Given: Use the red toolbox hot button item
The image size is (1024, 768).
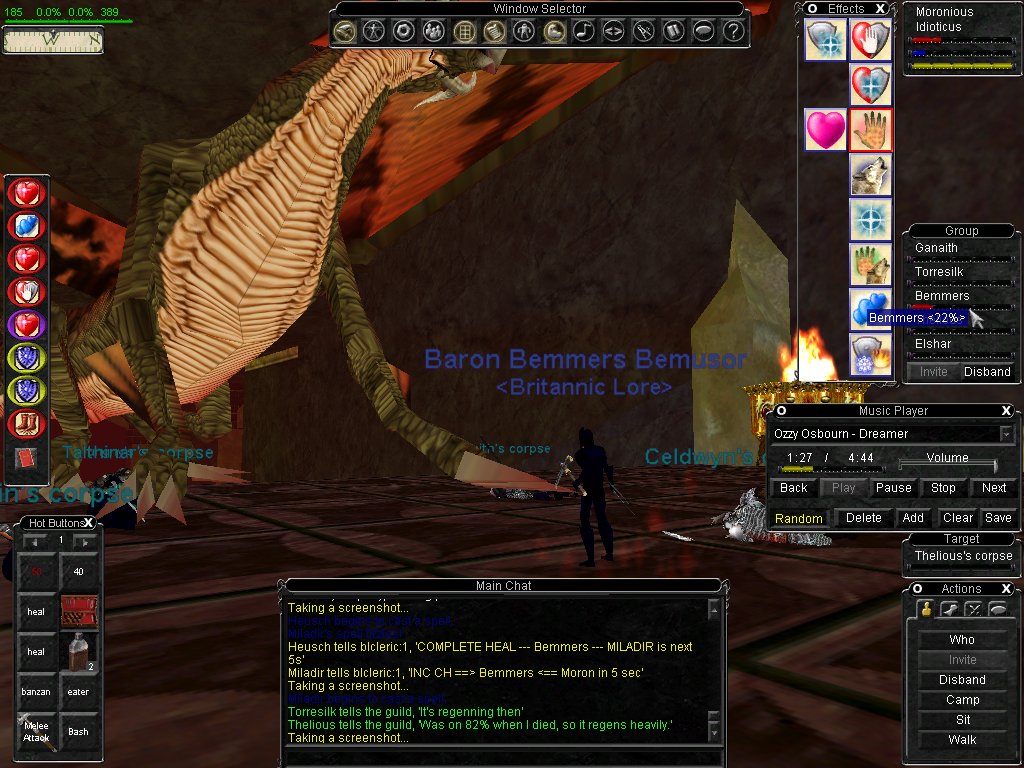Looking at the screenshot, I should (78, 611).
